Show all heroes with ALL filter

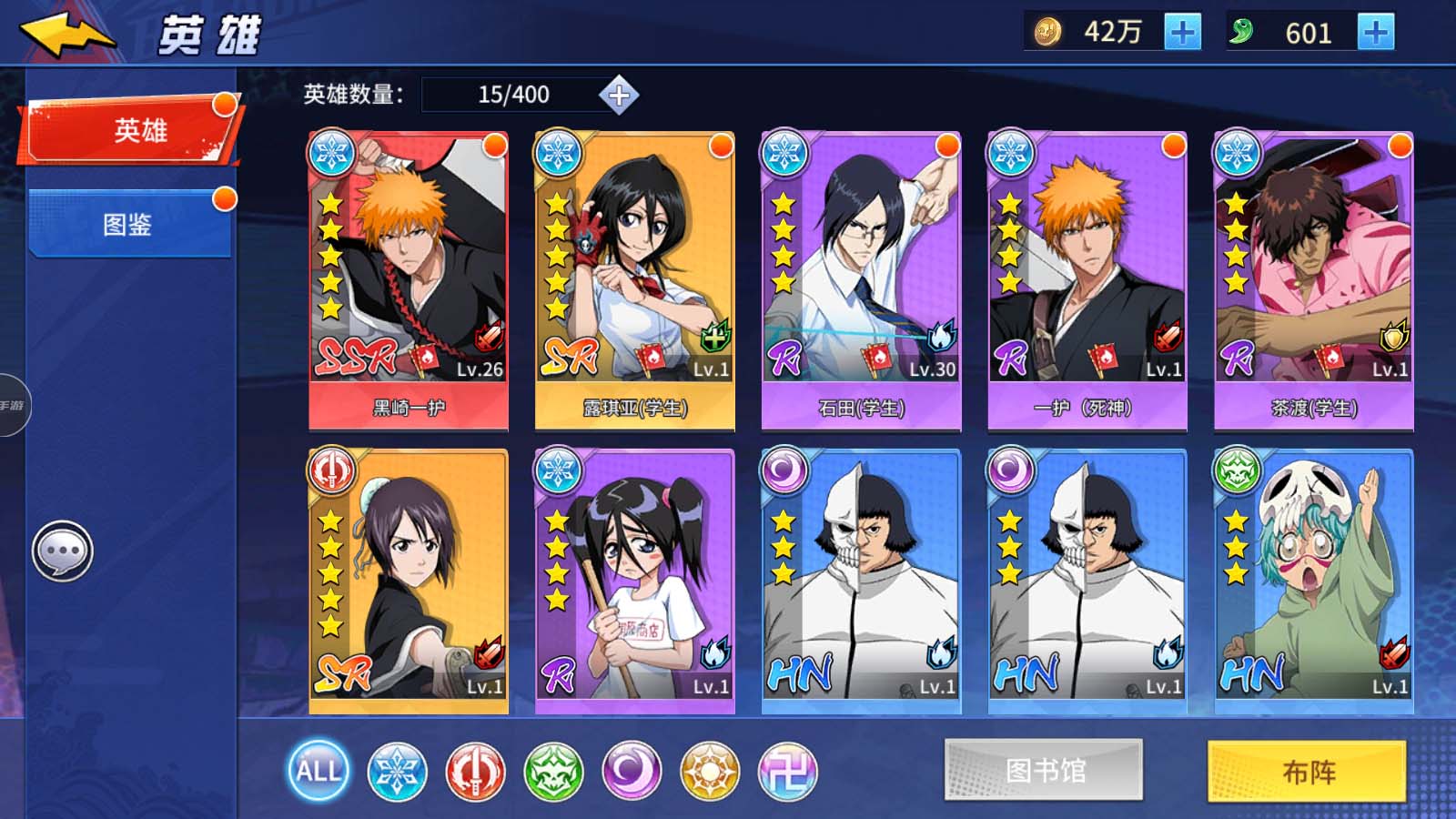pyautogui.click(x=318, y=772)
